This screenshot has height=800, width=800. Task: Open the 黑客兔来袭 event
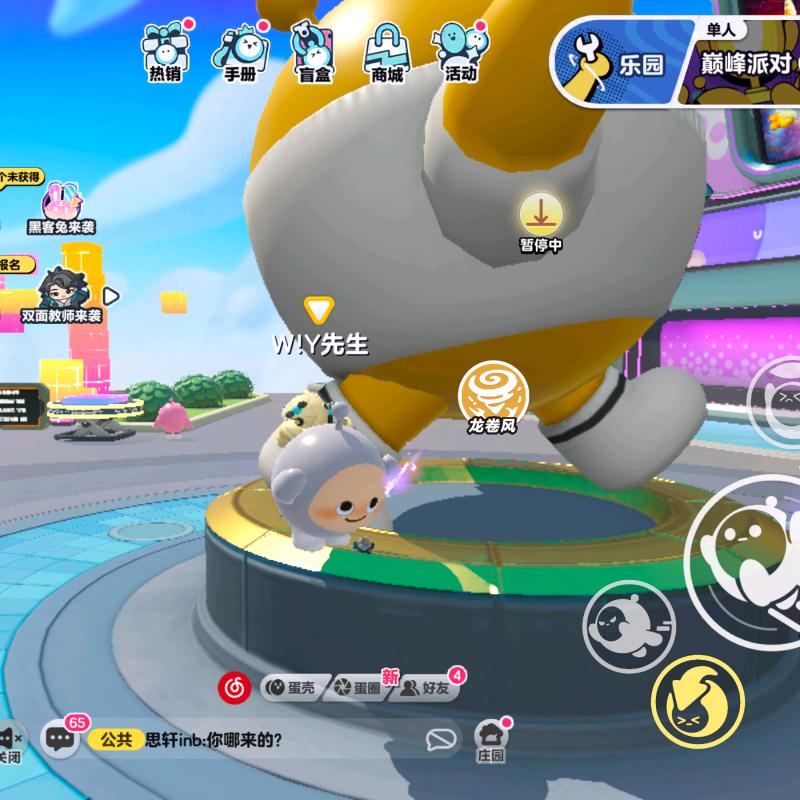point(61,208)
